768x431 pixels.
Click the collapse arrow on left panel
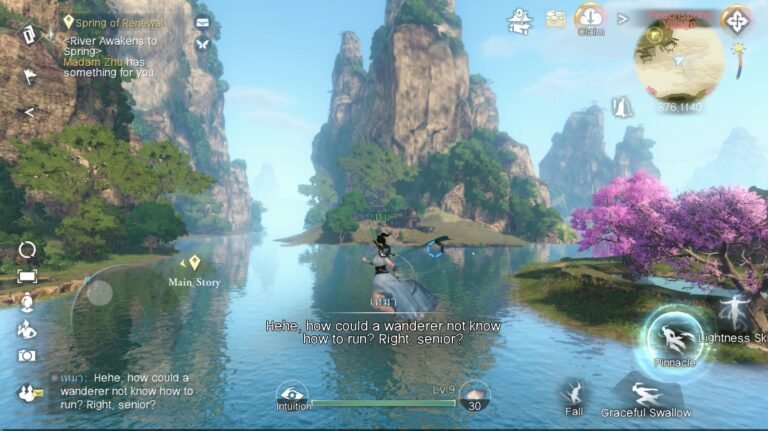pos(28,112)
